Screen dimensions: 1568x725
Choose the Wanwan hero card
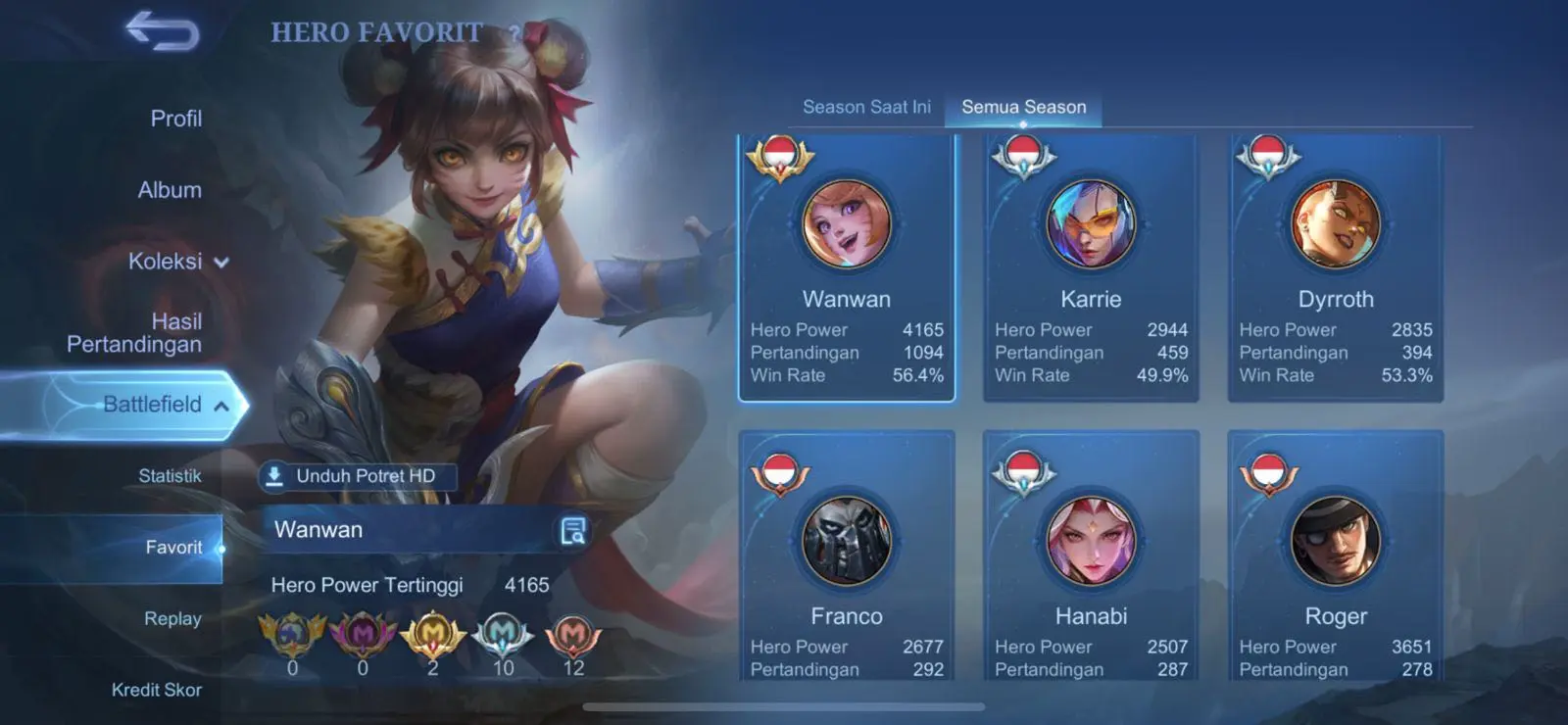coord(847,267)
